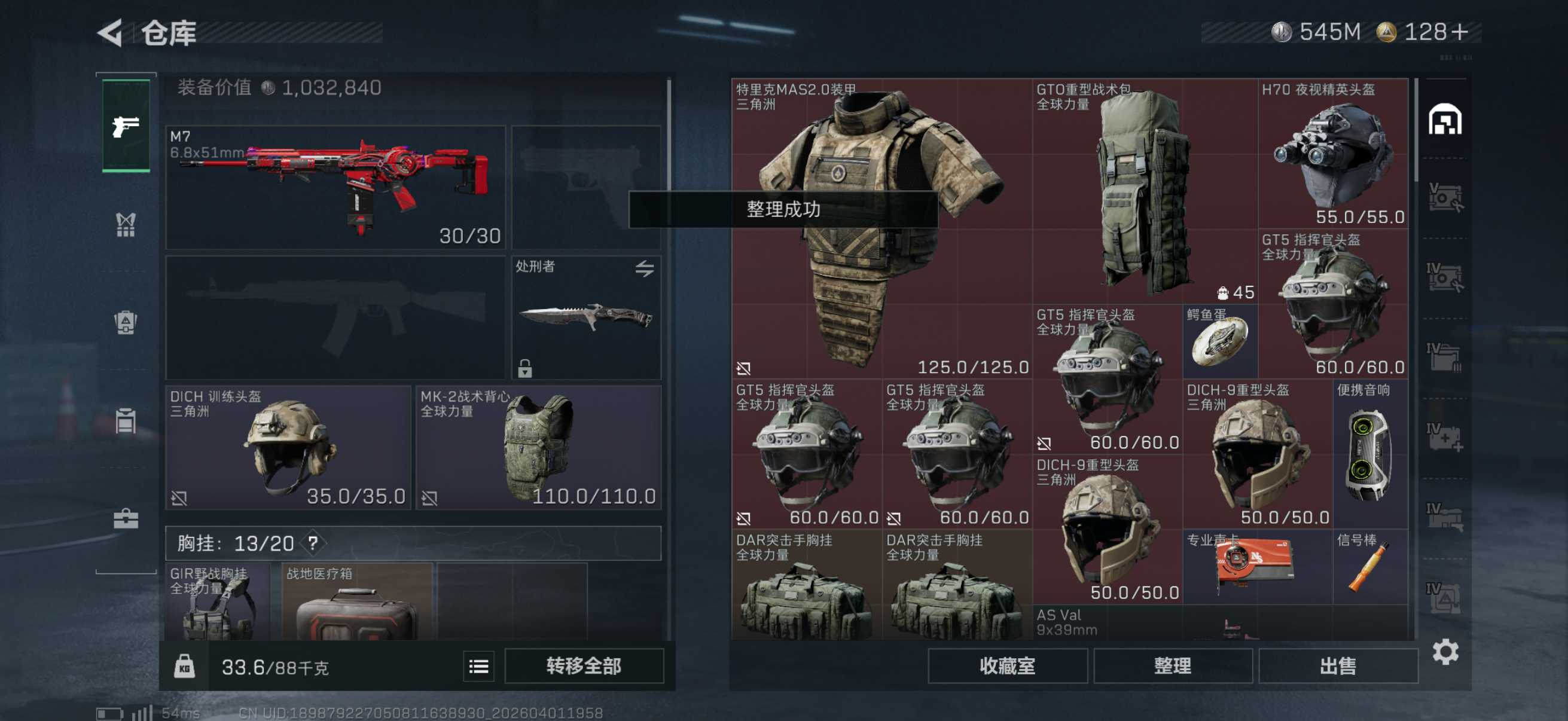
Task: Select the 处刑者 knife slot
Action: click(x=585, y=317)
